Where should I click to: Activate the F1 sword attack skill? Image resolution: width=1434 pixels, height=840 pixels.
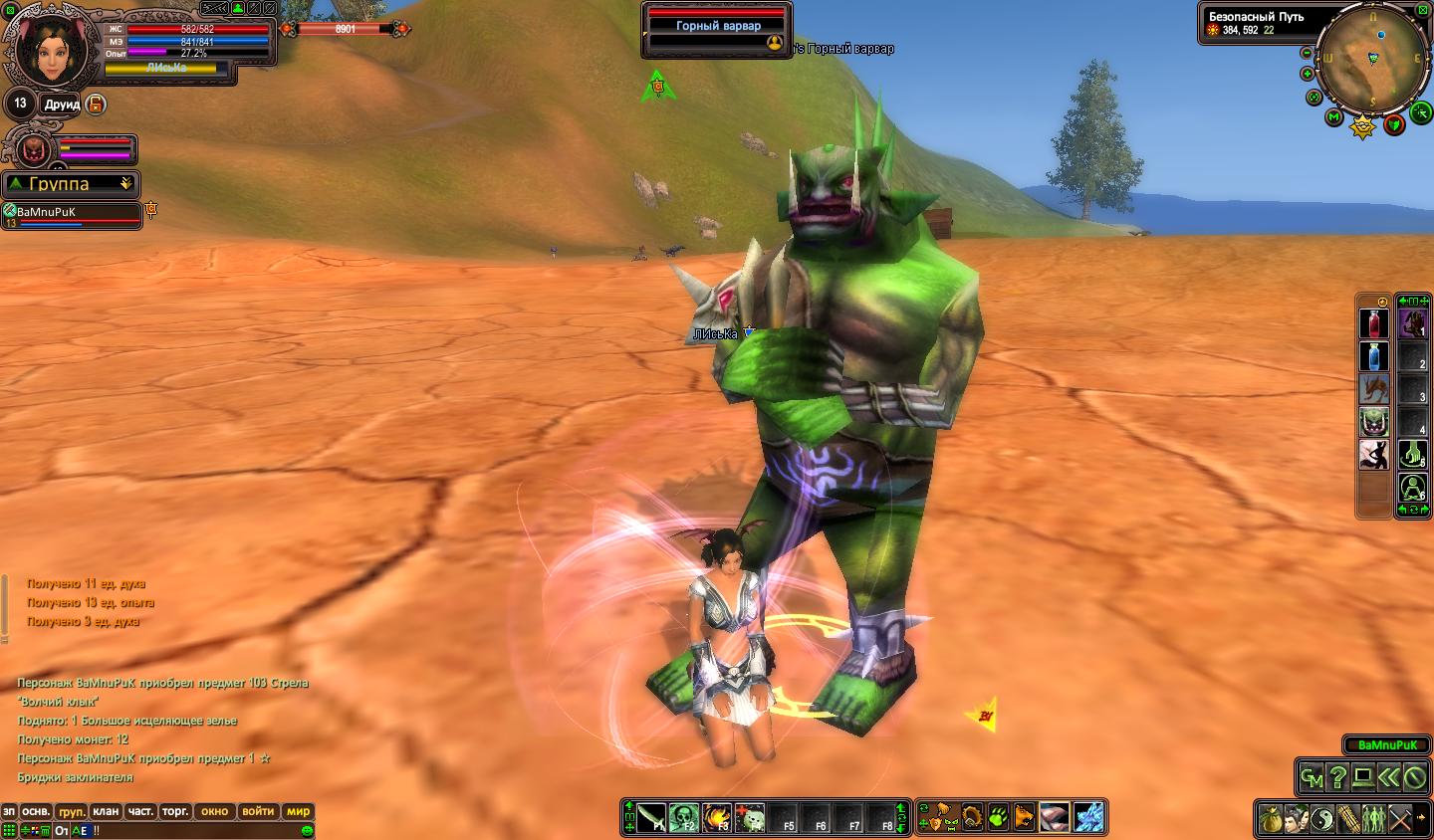[x=651, y=818]
